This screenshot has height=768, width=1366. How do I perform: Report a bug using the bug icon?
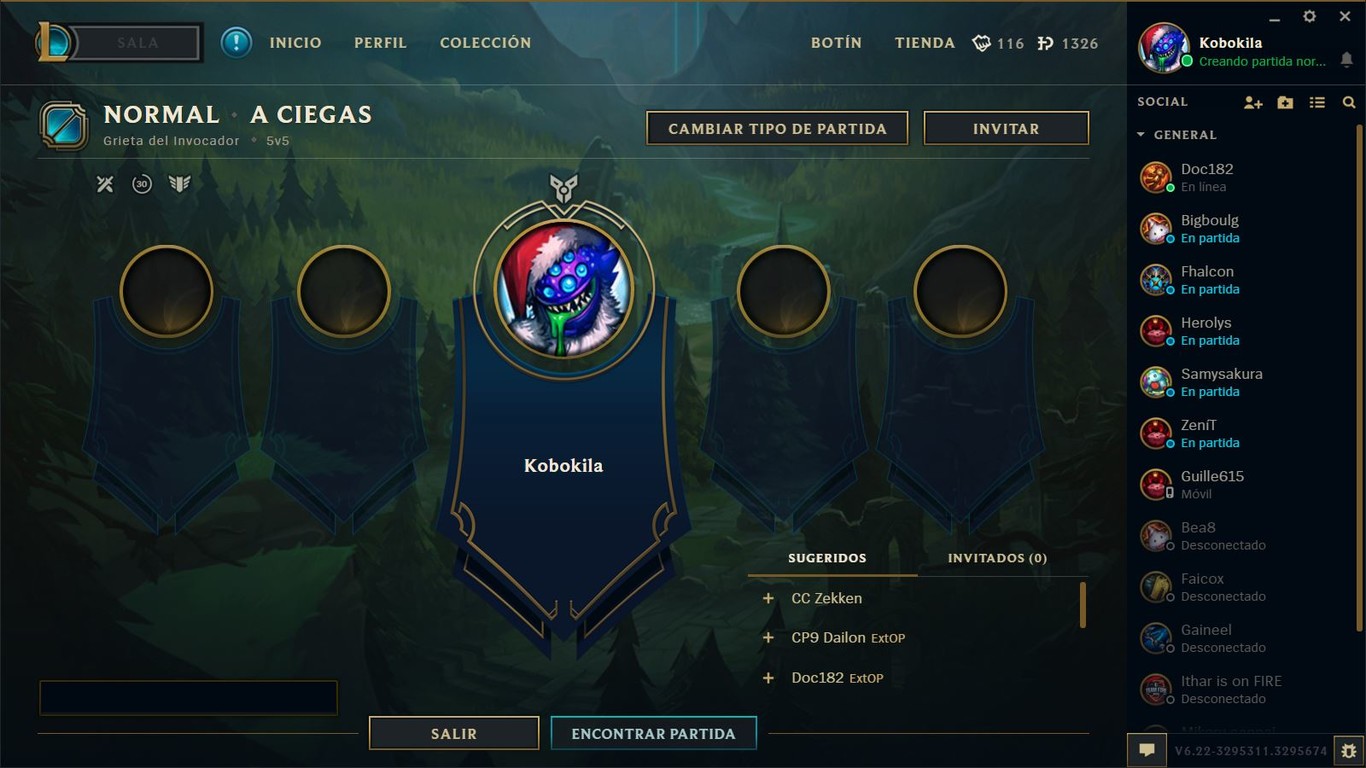[1346, 749]
